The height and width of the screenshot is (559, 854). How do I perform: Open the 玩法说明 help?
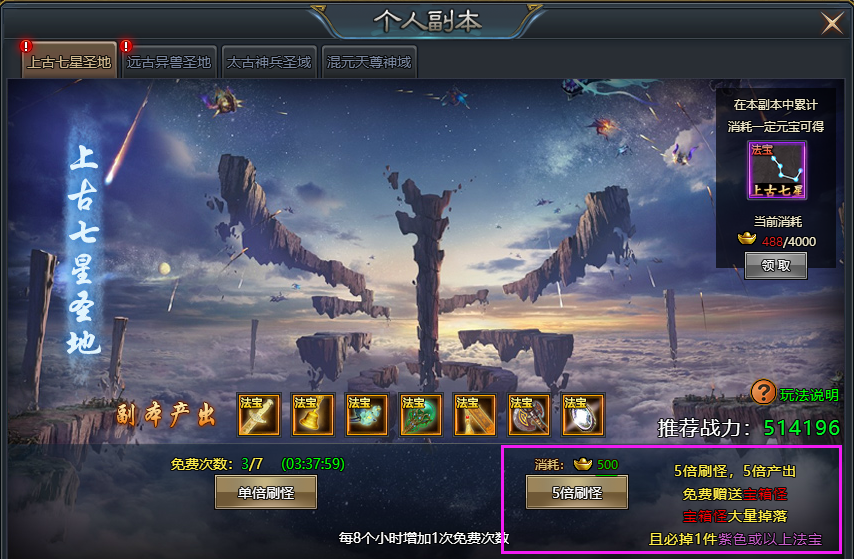tap(796, 394)
